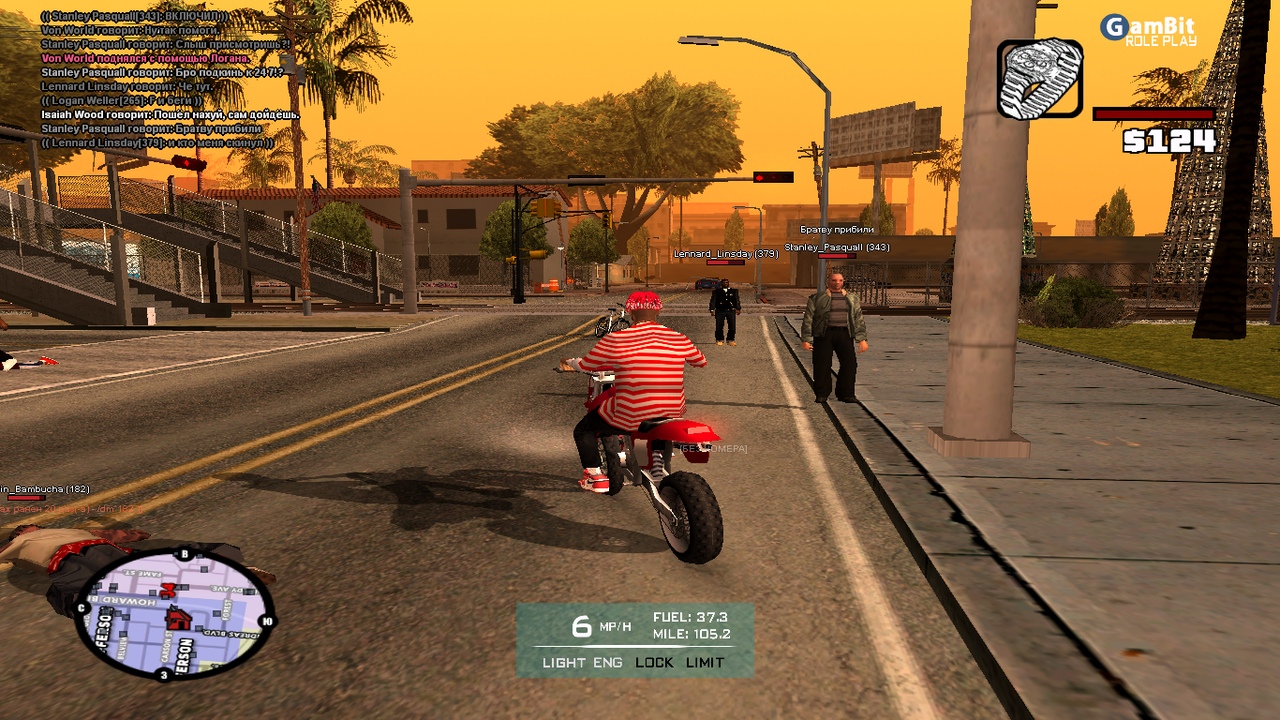Toggle the LOCK indicator on the speedometer
Viewport: 1280px width, 720px height.
pyautogui.click(x=654, y=662)
